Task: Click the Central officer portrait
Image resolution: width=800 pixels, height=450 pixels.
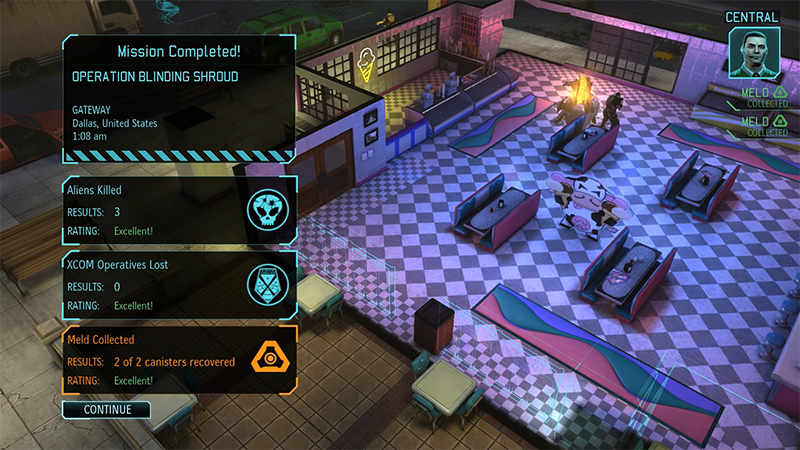Action: pyautogui.click(x=751, y=51)
